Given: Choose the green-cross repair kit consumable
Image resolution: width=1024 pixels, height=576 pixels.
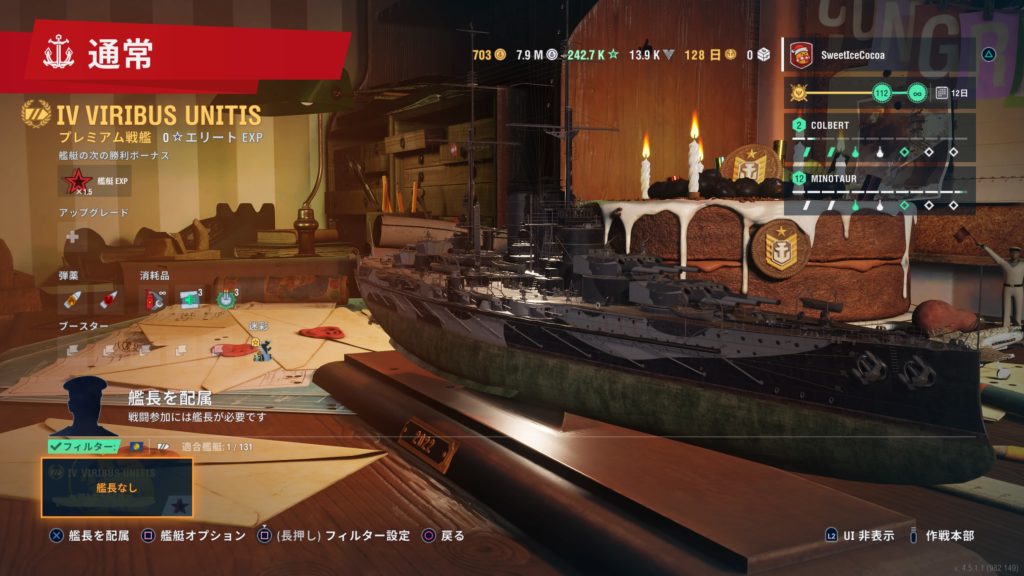Looking at the screenshot, I should coord(191,299).
